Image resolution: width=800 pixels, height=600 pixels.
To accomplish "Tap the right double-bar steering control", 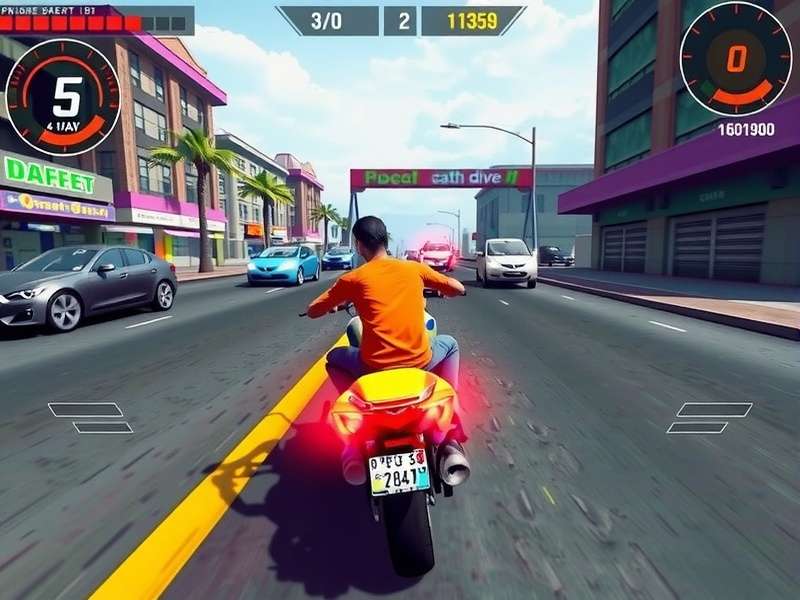I will tap(710, 418).
